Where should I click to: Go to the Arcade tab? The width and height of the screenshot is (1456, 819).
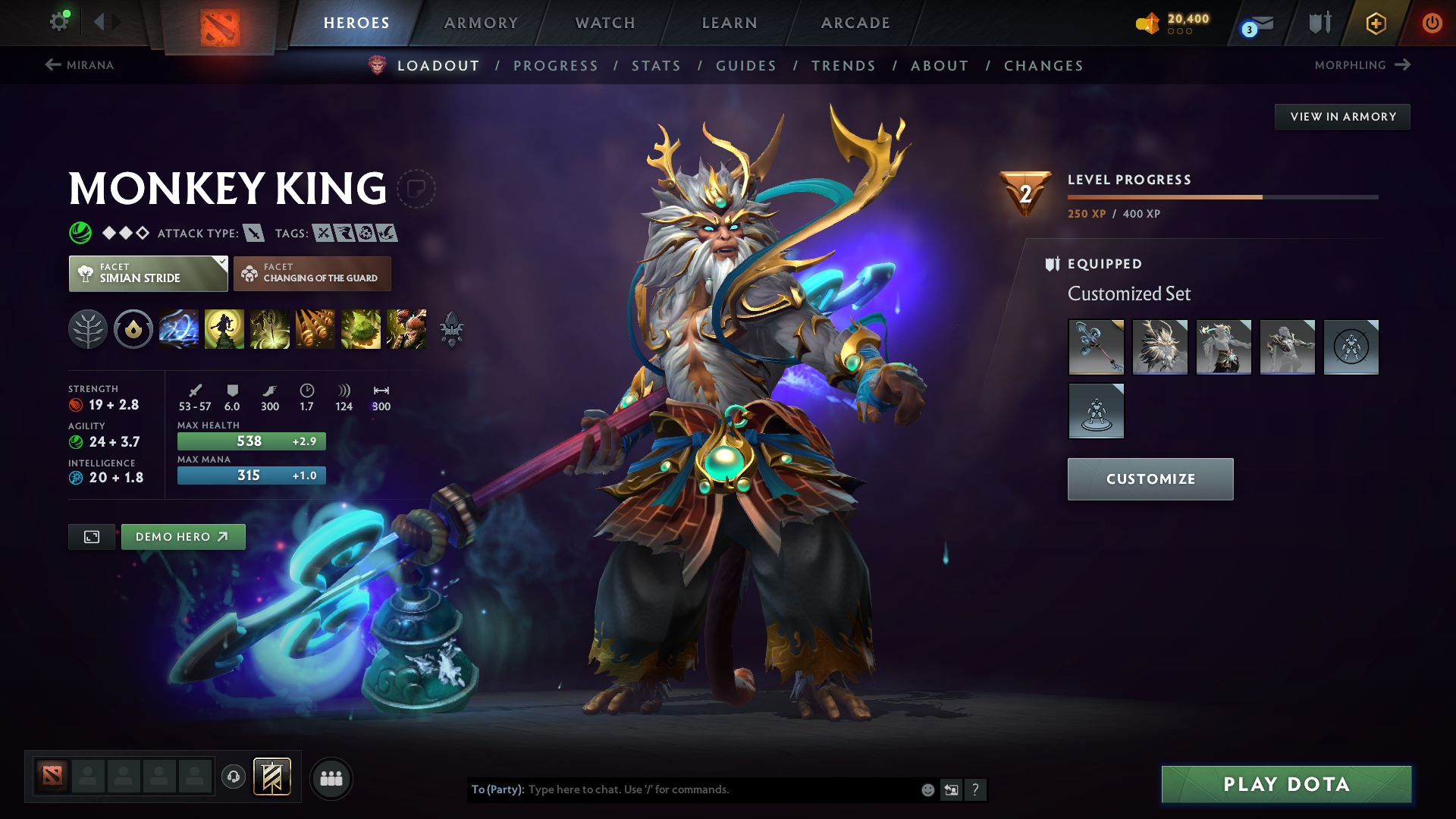coord(855,23)
